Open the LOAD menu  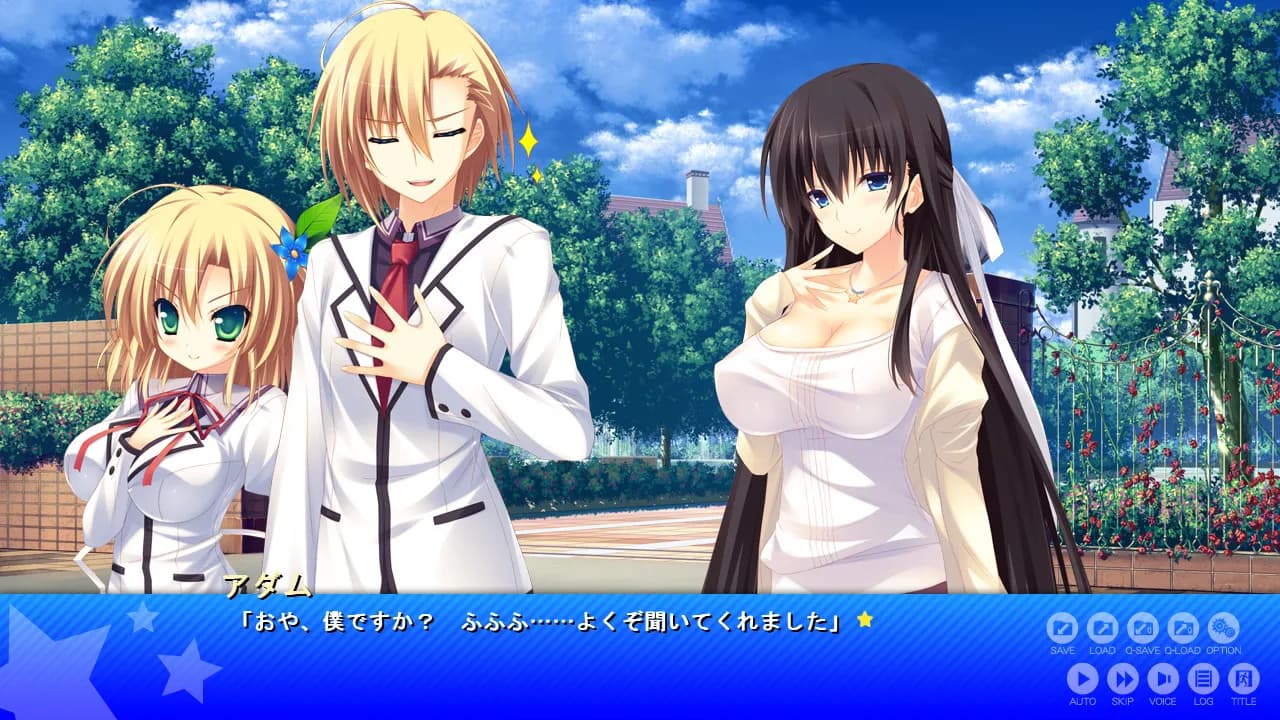click(x=1102, y=628)
